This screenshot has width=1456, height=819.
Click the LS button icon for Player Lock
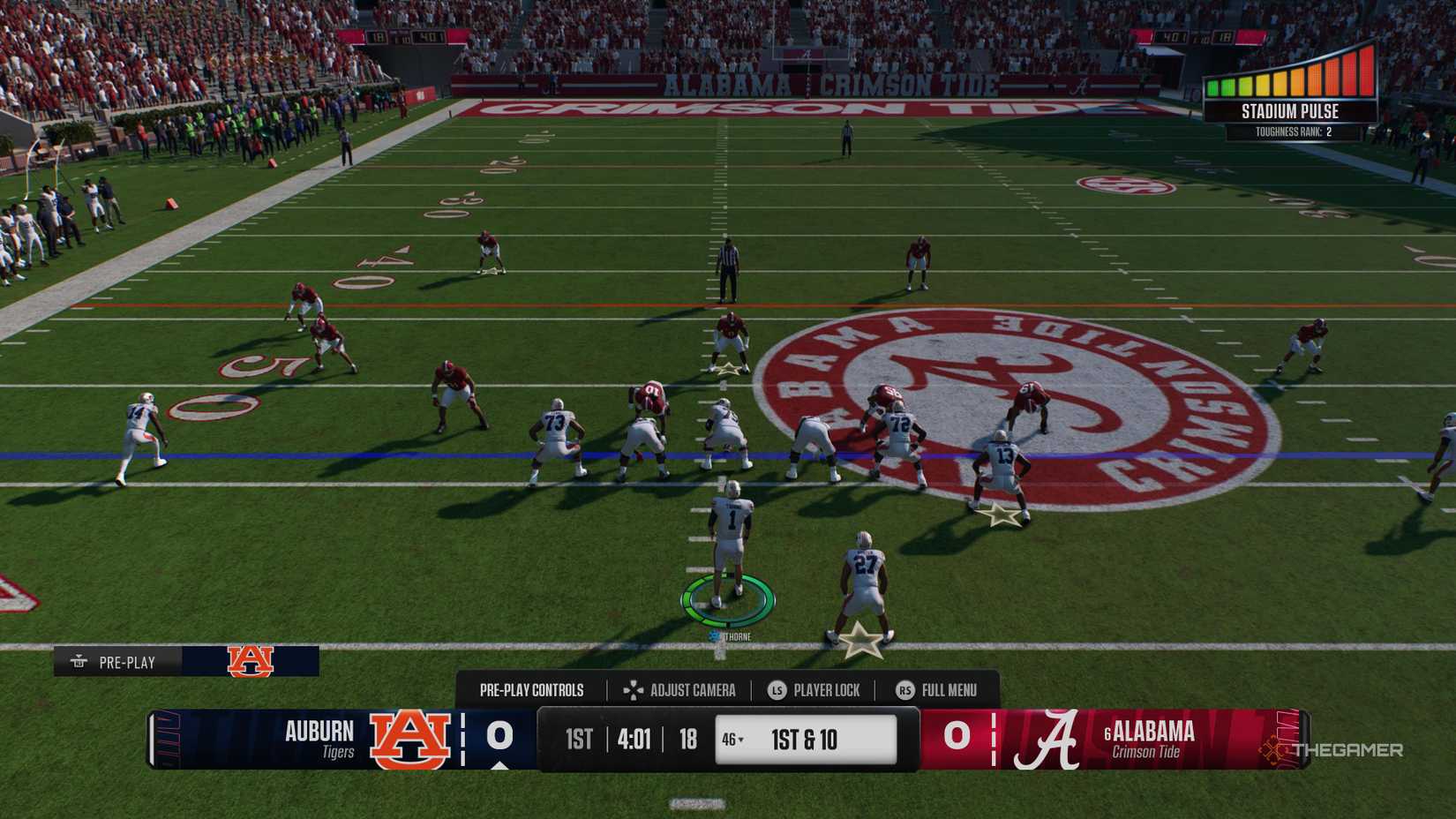pos(776,690)
